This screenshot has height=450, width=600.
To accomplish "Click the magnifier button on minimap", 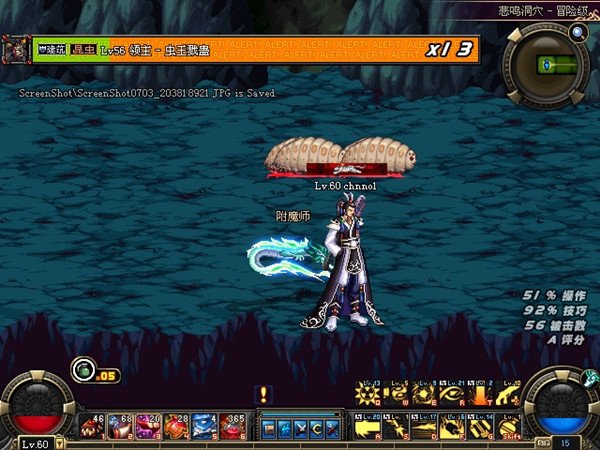I will (x=578, y=32).
